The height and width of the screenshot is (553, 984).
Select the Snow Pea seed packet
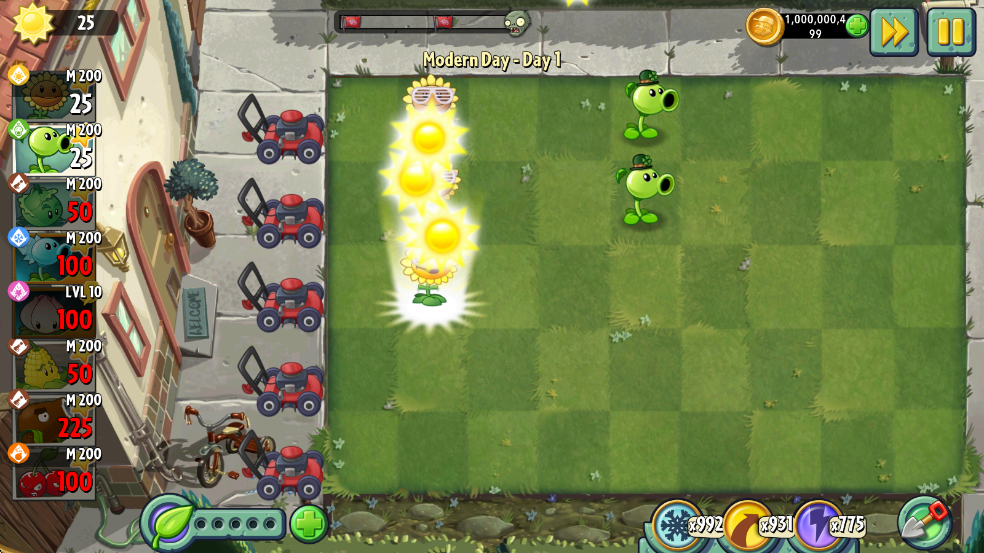tap(55, 257)
